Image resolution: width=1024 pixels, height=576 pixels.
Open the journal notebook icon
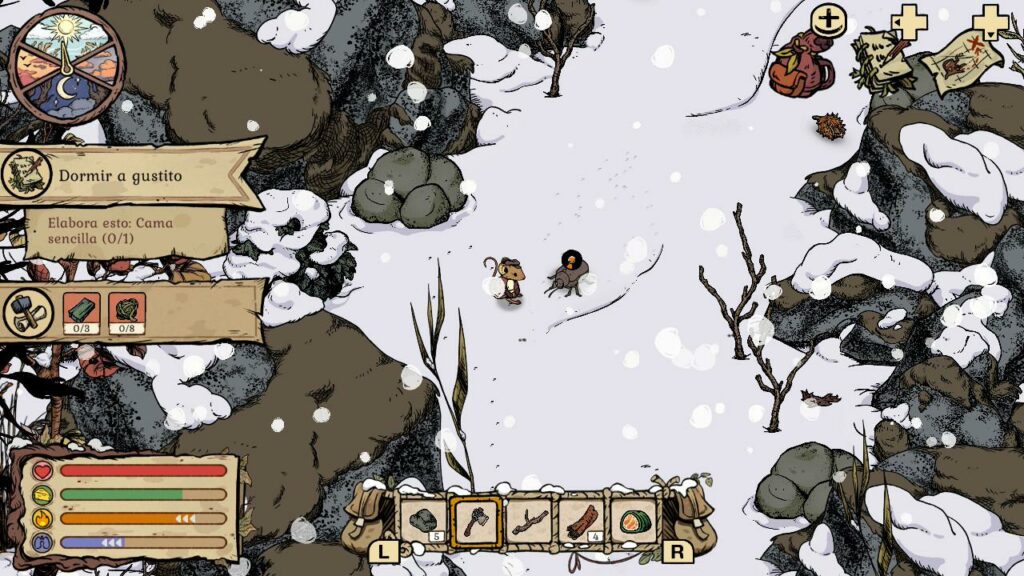(x=880, y=57)
